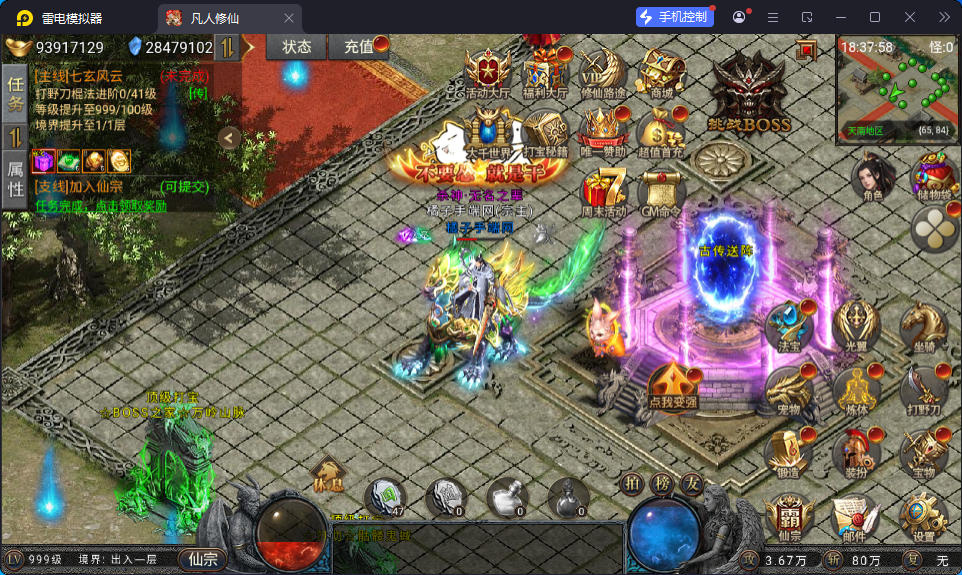Switch to the 属性 side tab
The width and height of the screenshot is (962, 575).
click(16, 179)
